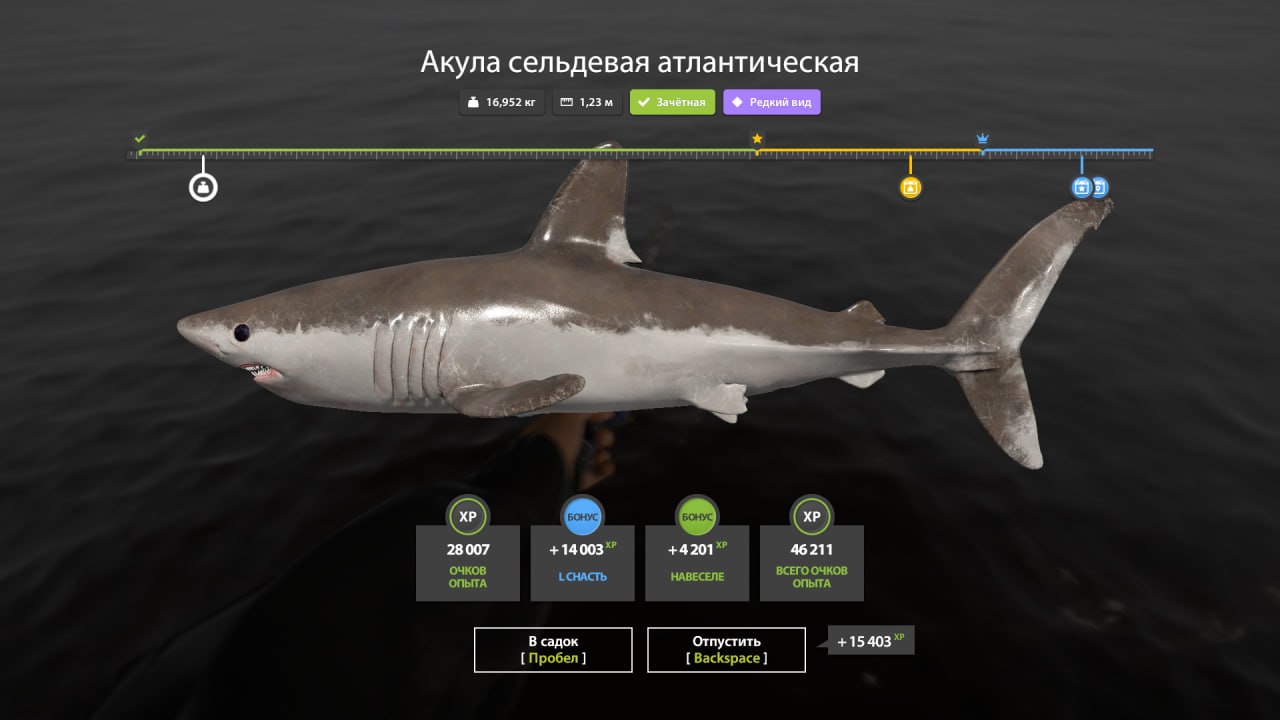Screen dimensions: 1280x720
Task: Select the leftmost blue trophy icon near ruler's end
Action: click(1080, 186)
